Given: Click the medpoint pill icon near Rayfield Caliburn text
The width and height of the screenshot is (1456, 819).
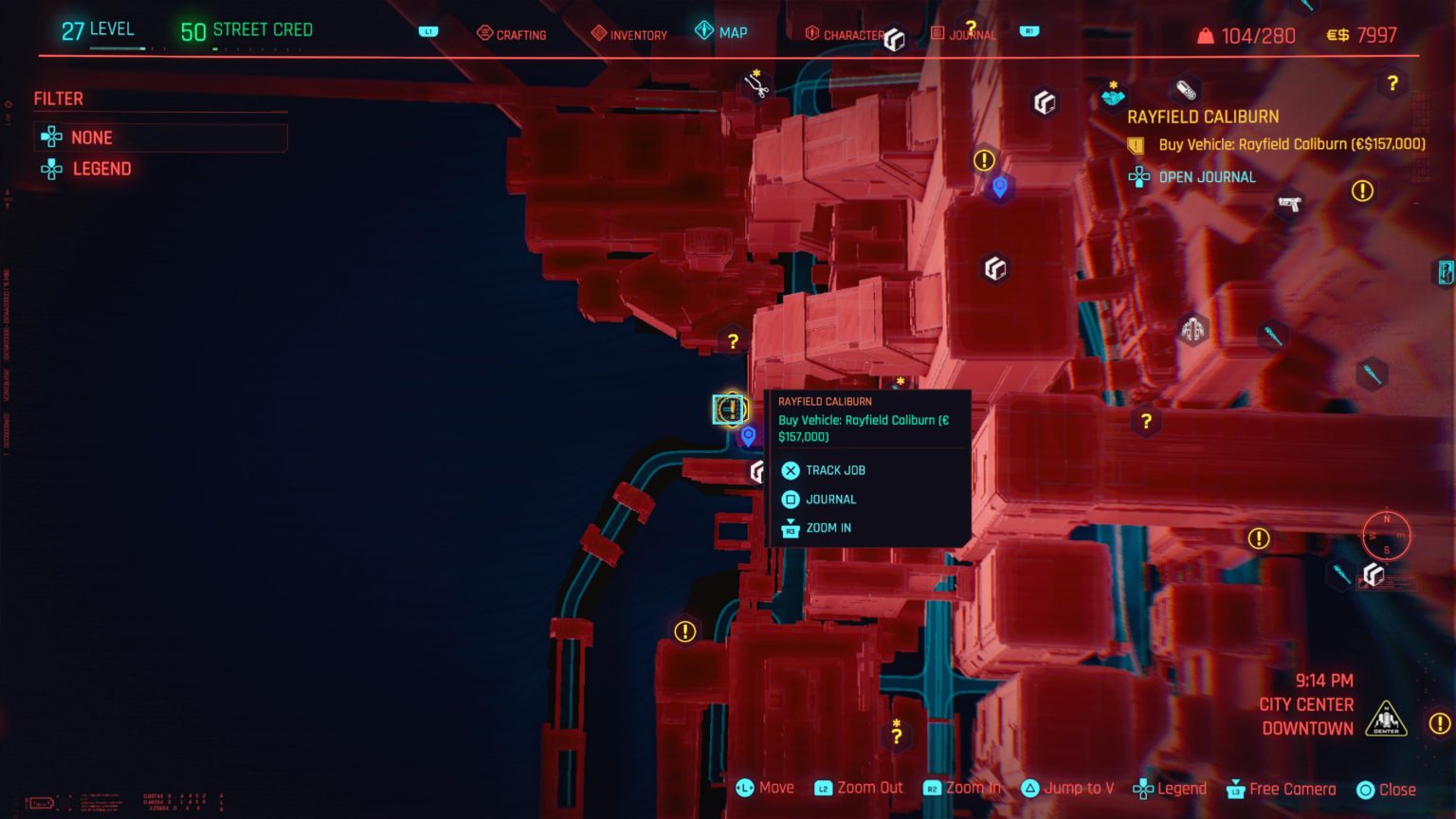Looking at the screenshot, I should 1184,88.
